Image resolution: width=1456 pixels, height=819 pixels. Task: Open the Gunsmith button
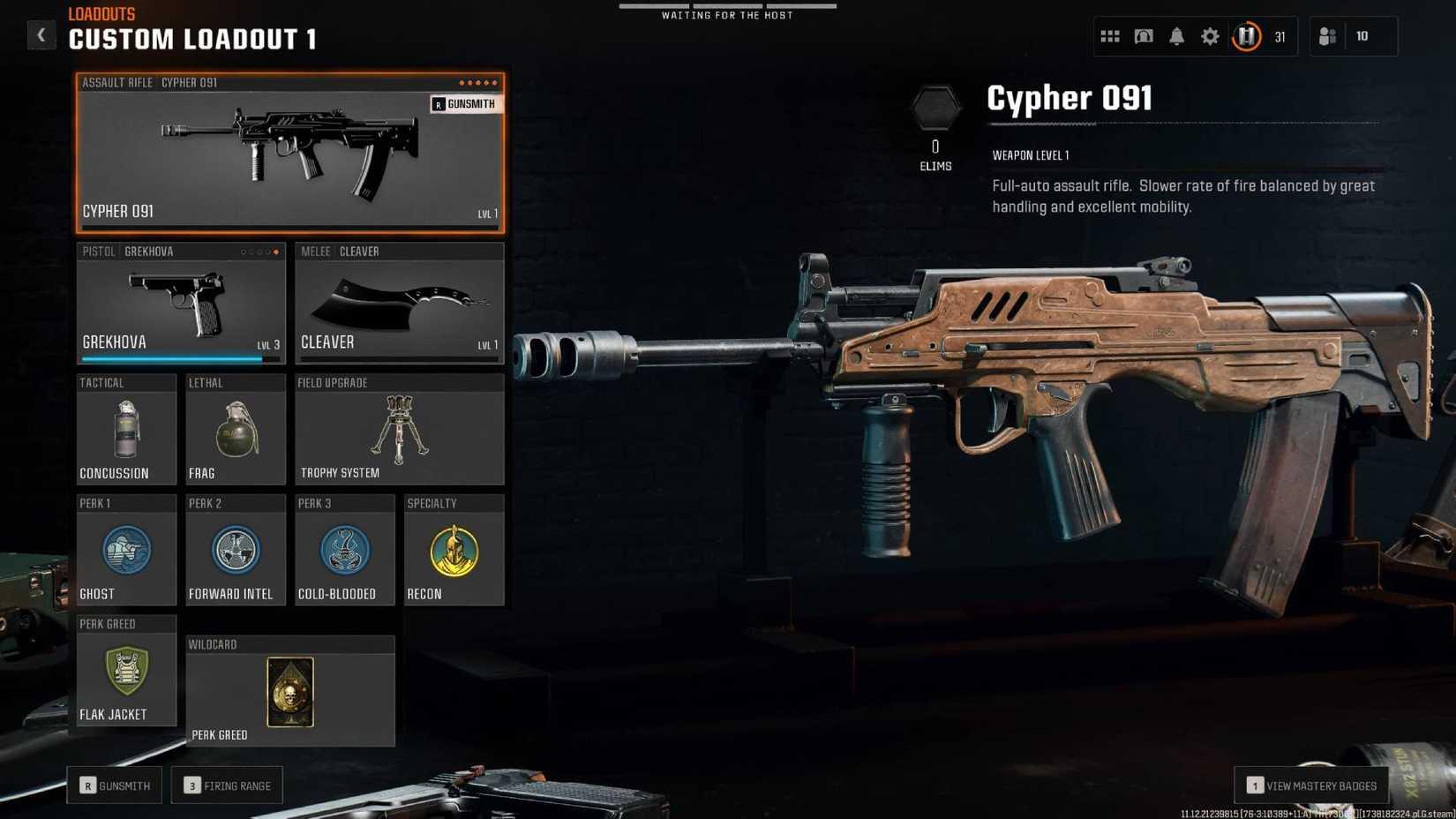point(113,785)
